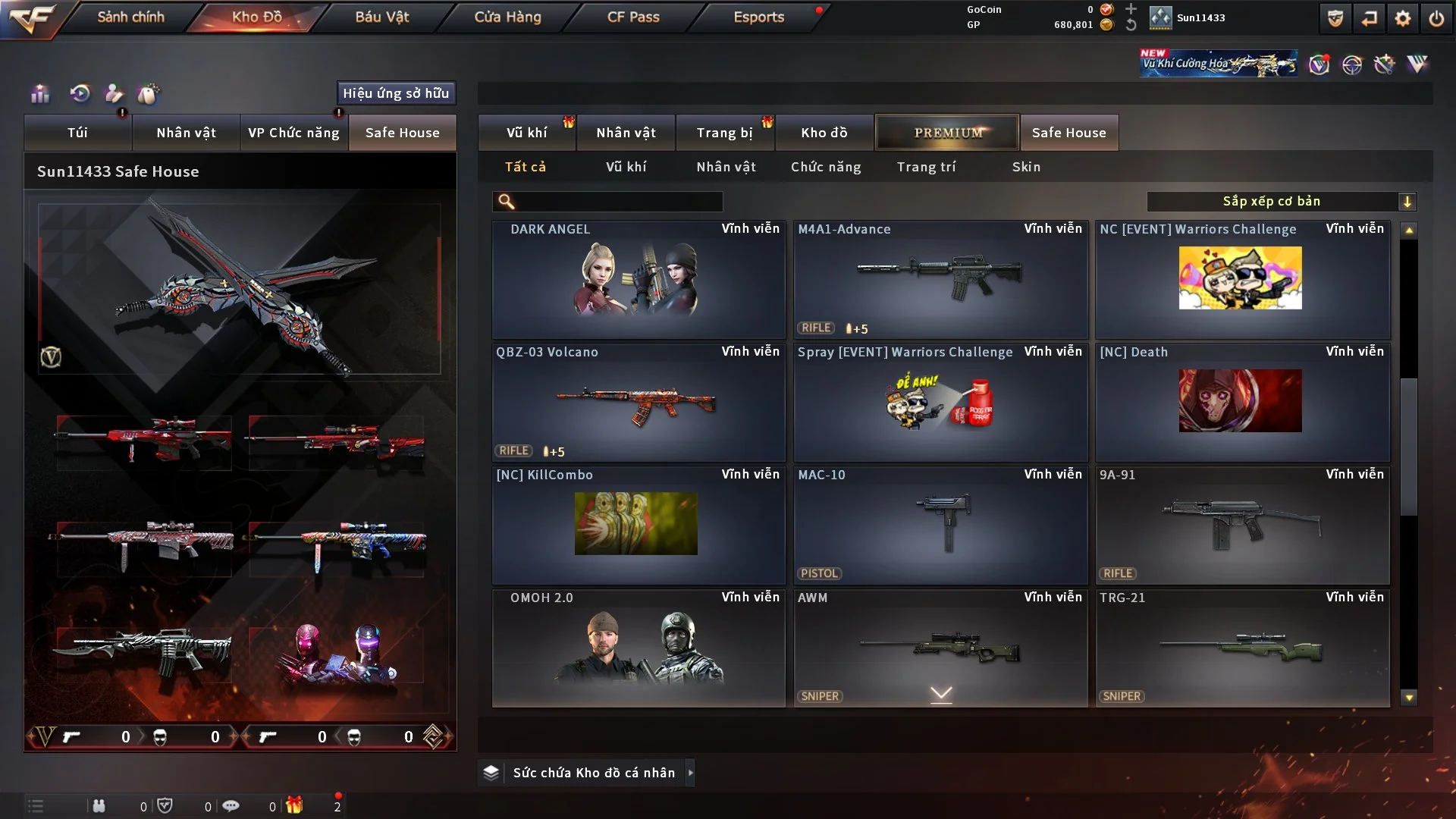Open the Esports section
The width and height of the screenshot is (1456, 819).
pyautogui.click(x=758, y=17)
